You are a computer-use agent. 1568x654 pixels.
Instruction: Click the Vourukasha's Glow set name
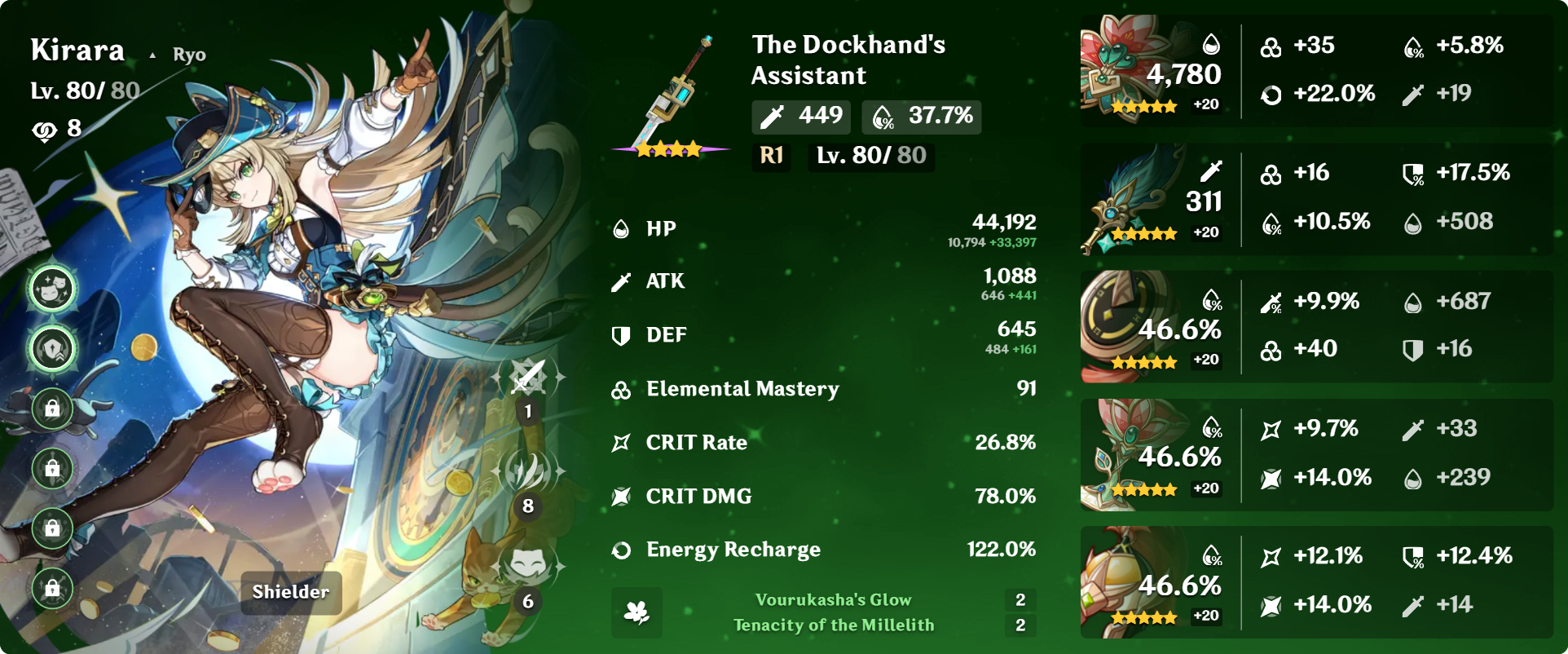click(833, 600)
